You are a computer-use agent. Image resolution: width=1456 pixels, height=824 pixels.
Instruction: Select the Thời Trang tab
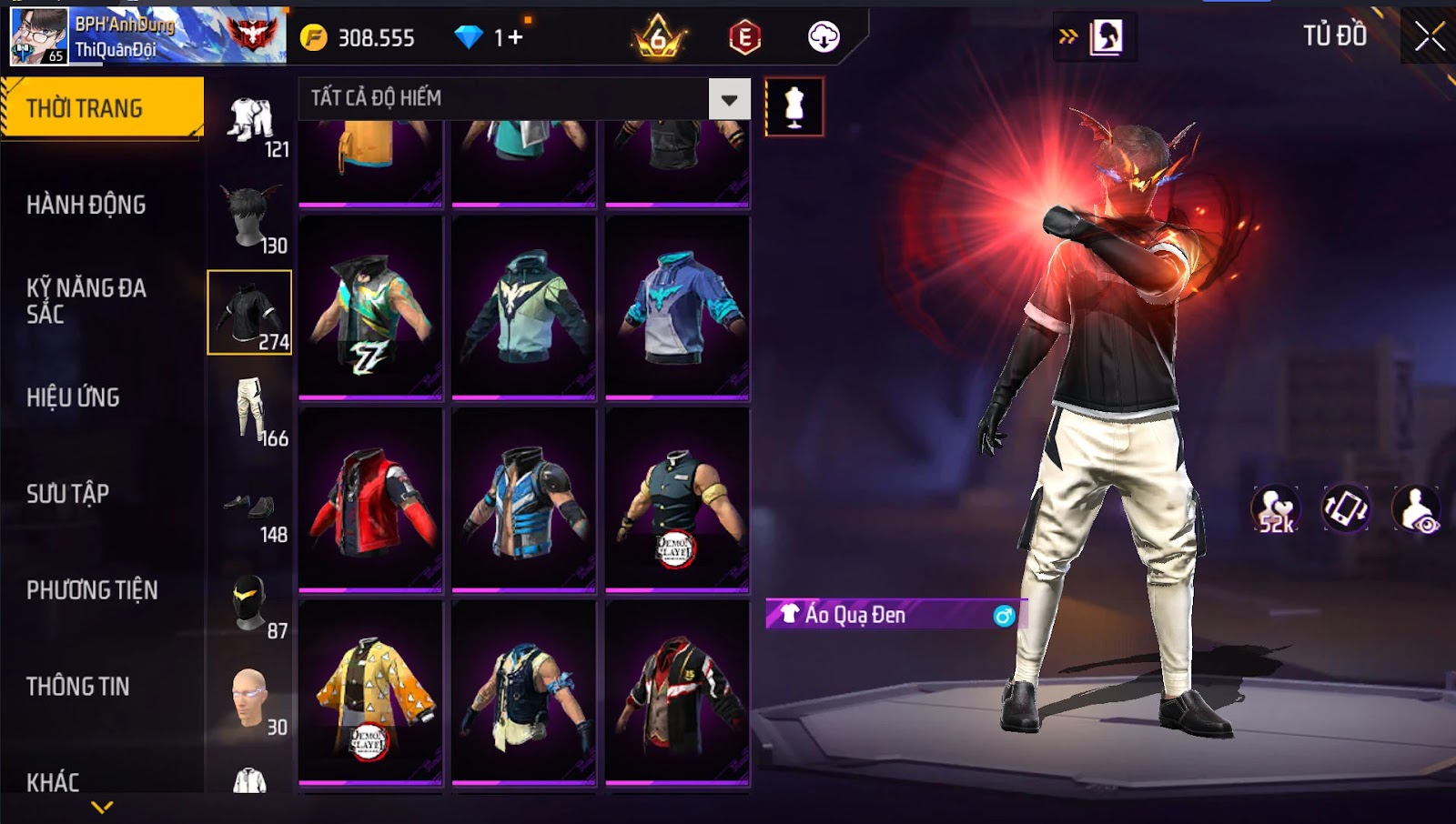[x=102, y=108]
